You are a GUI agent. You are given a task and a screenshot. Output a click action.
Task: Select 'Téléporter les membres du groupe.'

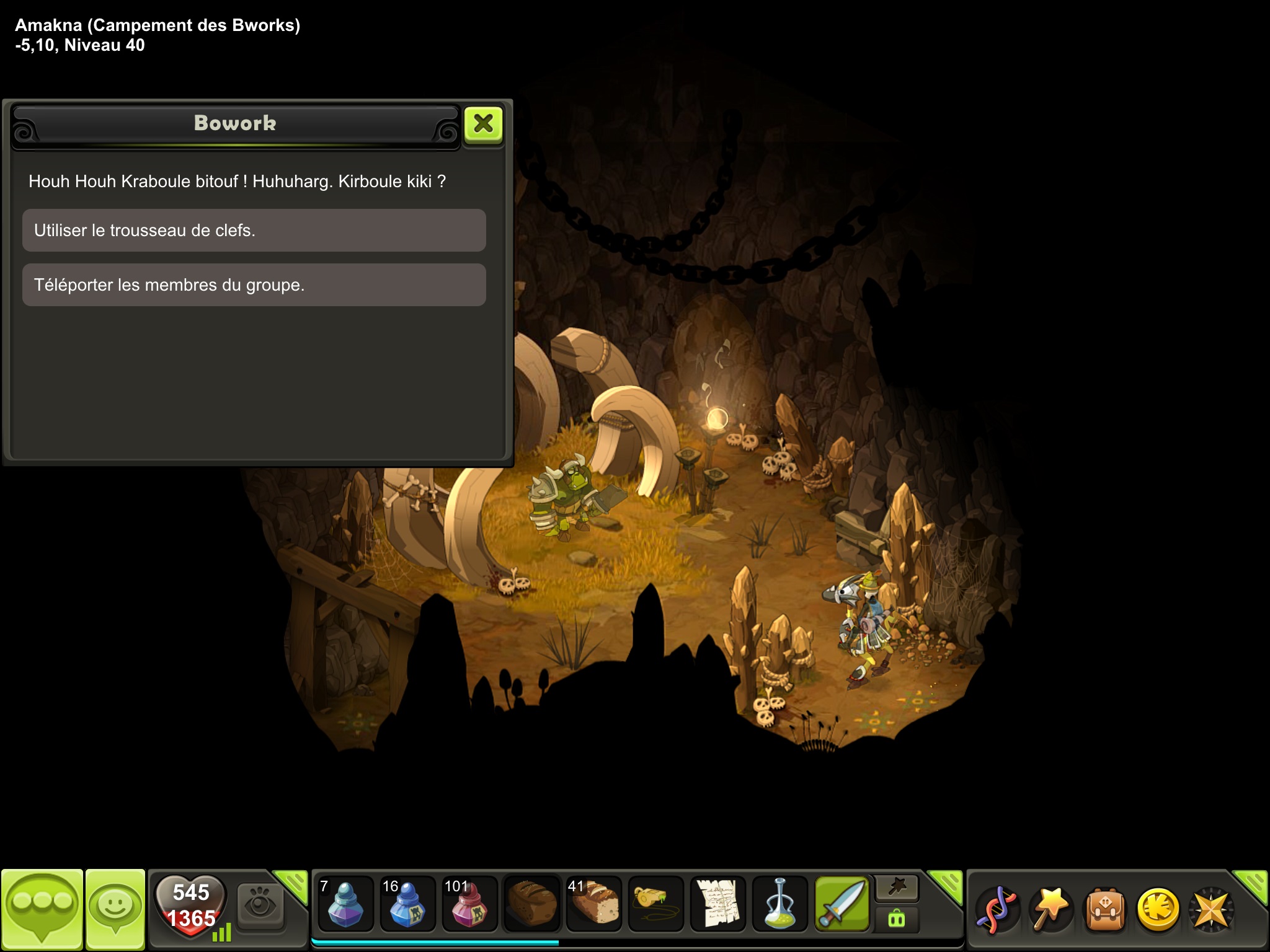coord(254,285)
